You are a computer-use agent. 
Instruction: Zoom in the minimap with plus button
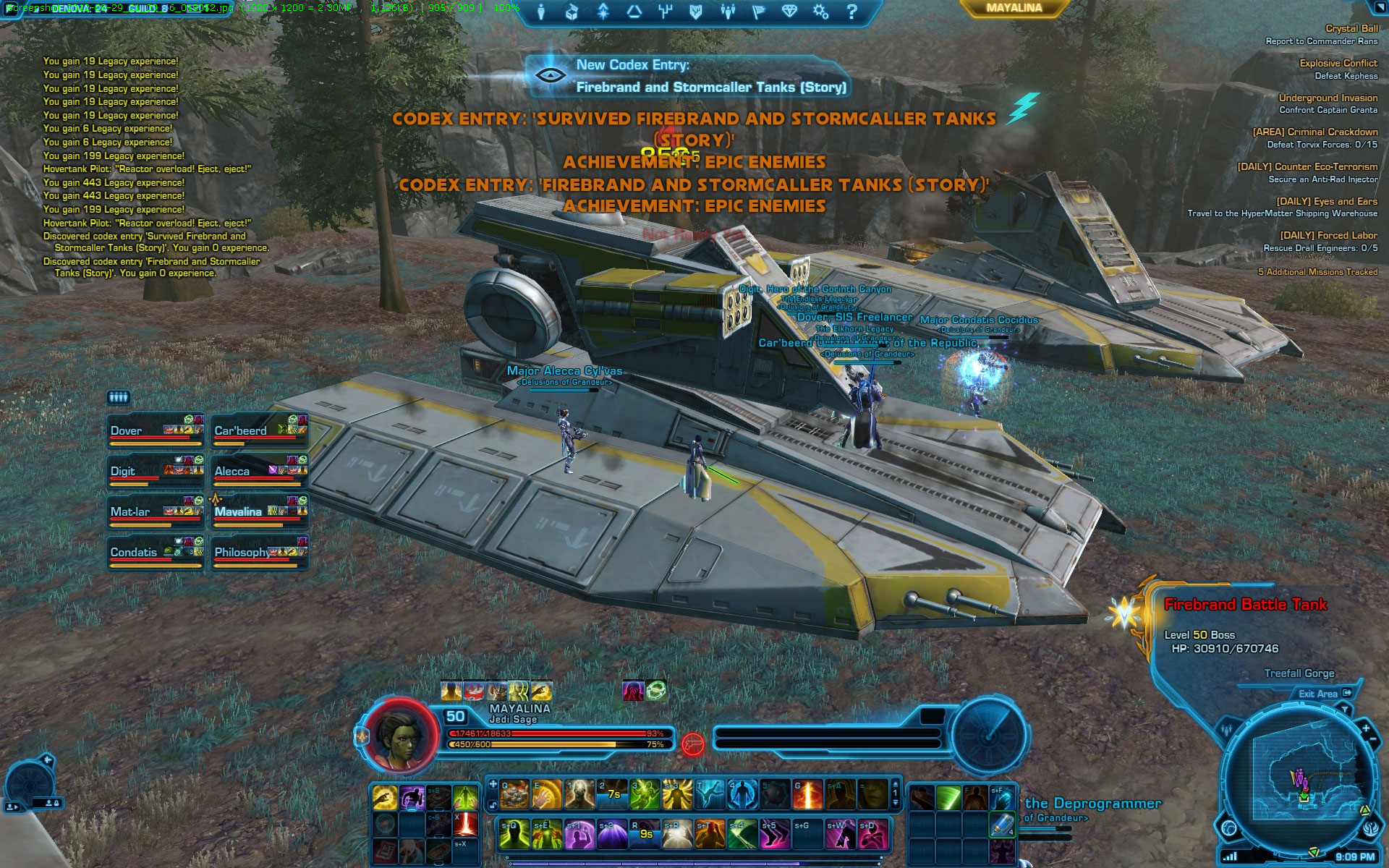1366,728
